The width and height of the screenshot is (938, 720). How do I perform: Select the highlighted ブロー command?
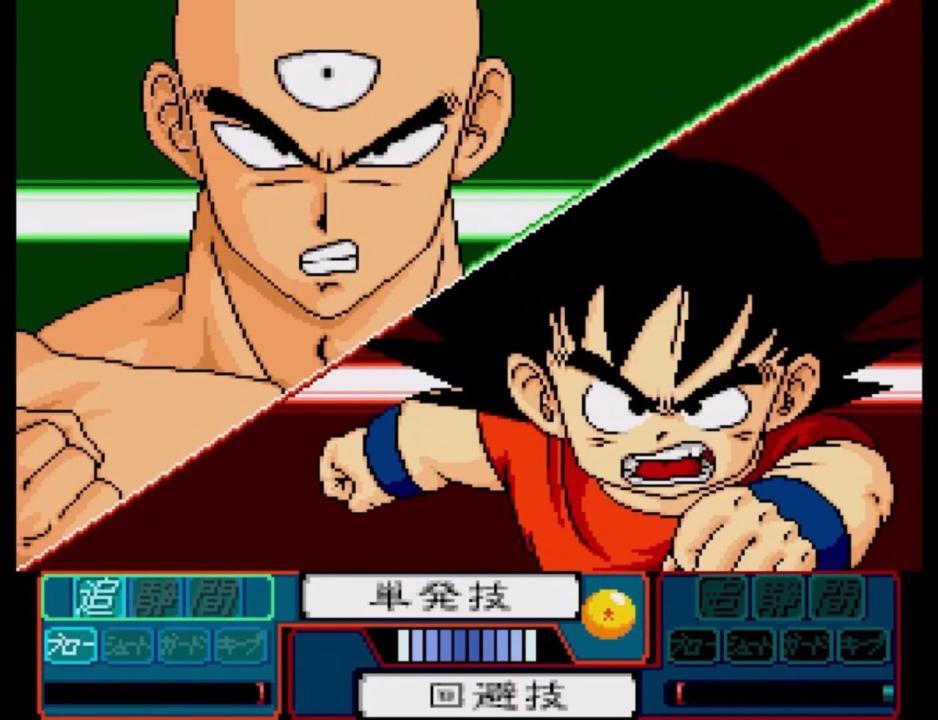click(x=72, y=646)
